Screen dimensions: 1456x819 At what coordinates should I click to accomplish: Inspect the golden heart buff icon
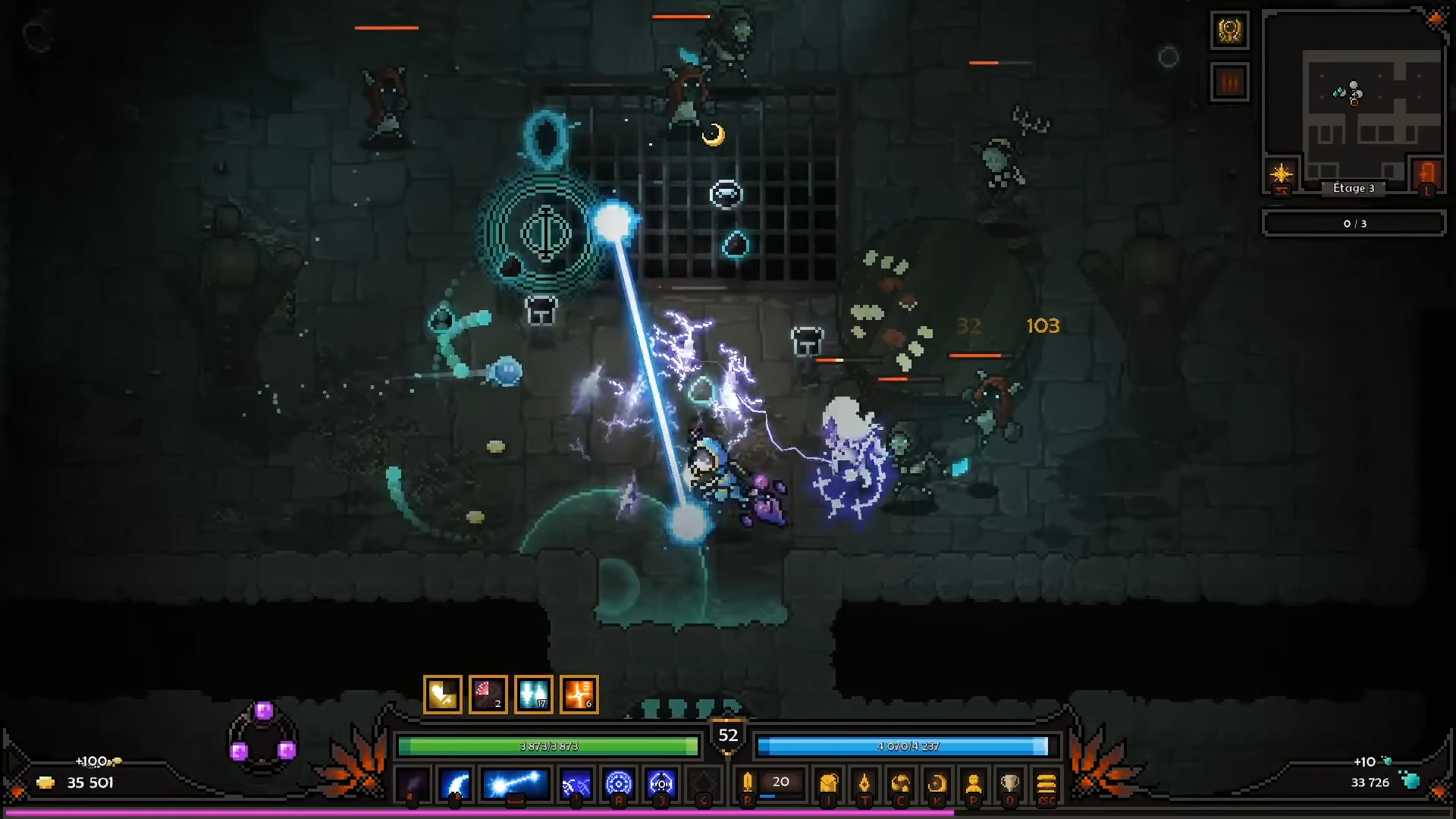click(443, 694)
